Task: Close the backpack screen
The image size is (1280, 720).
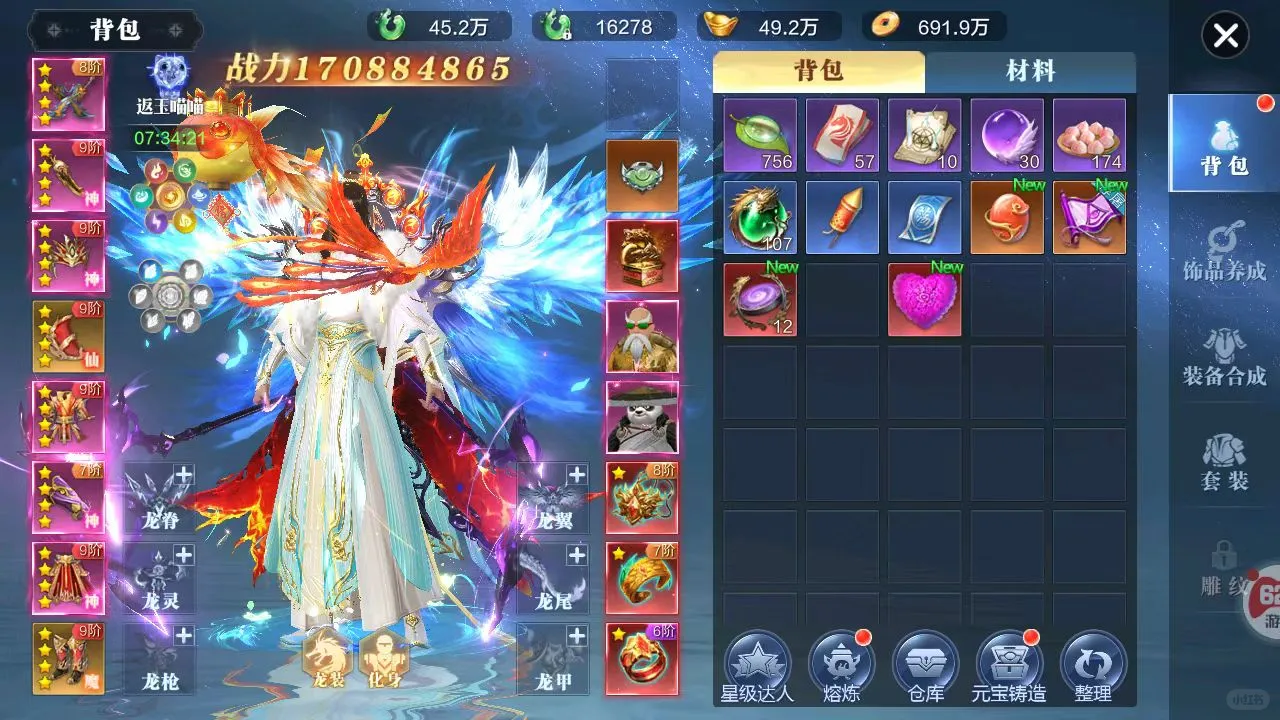Action: click(x=1225, y=37)
